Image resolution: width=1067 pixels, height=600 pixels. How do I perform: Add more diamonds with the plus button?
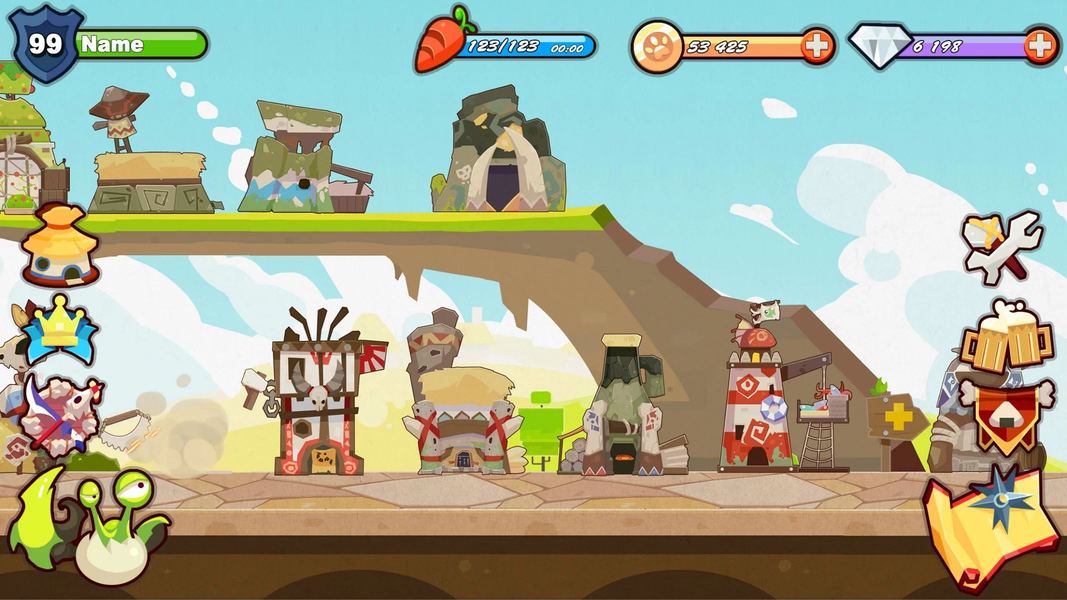[1040, 46]
